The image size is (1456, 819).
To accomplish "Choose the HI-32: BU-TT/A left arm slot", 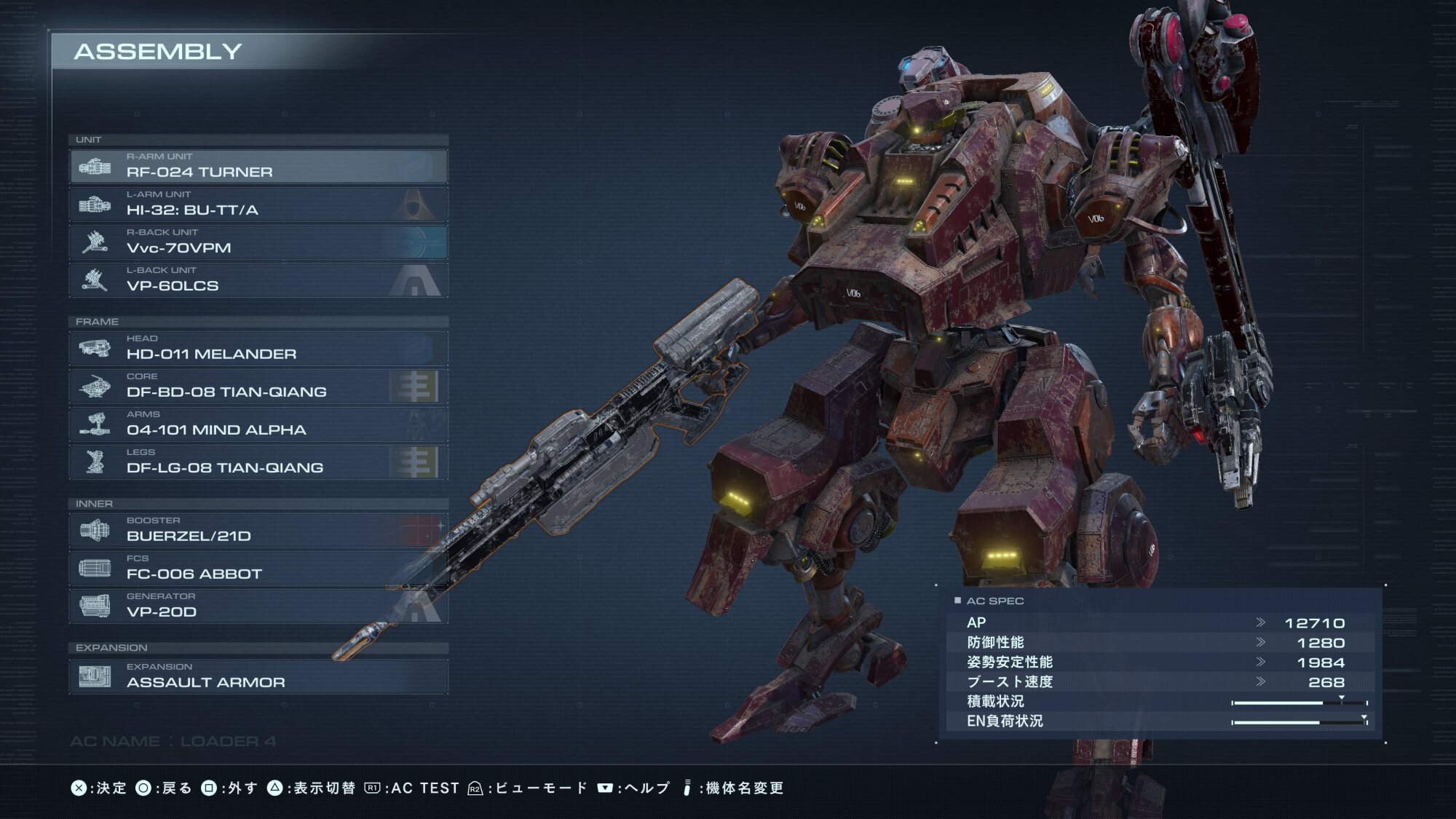I will tap(258, 205).
